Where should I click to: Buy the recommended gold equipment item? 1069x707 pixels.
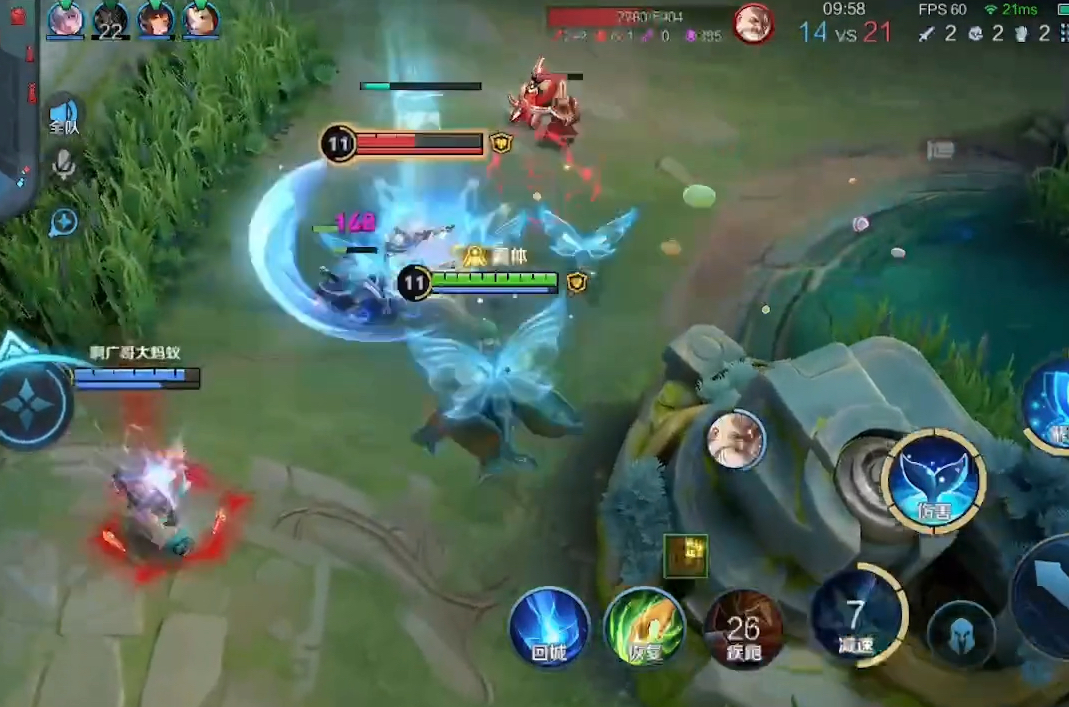point(686,556)
